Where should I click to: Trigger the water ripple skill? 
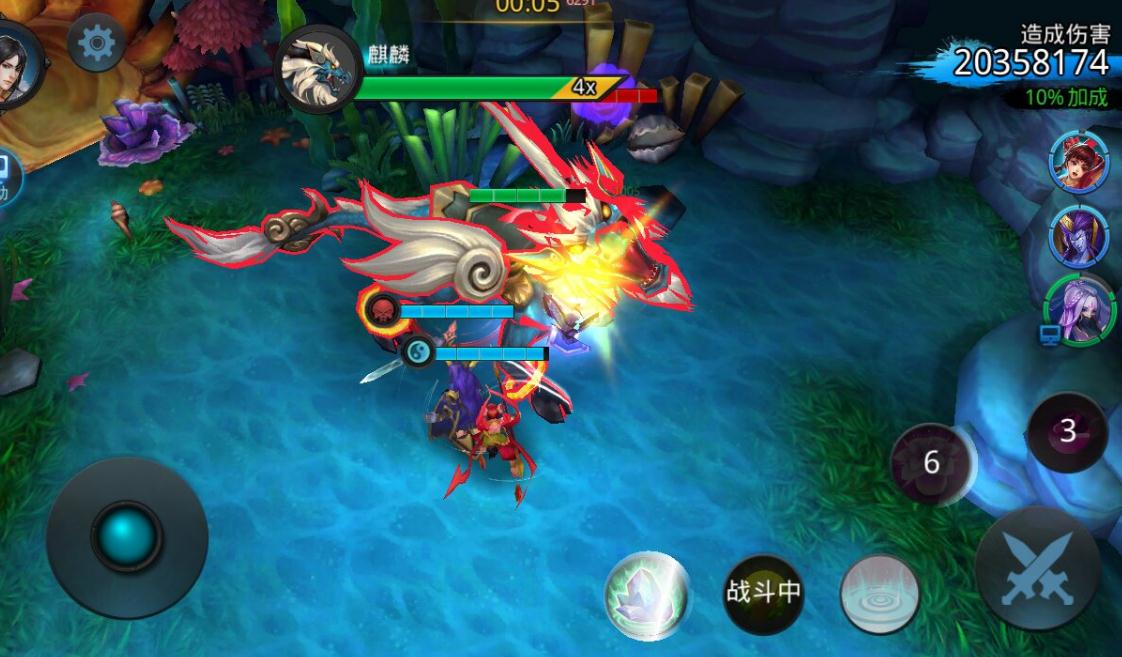[x=880, y=594]
